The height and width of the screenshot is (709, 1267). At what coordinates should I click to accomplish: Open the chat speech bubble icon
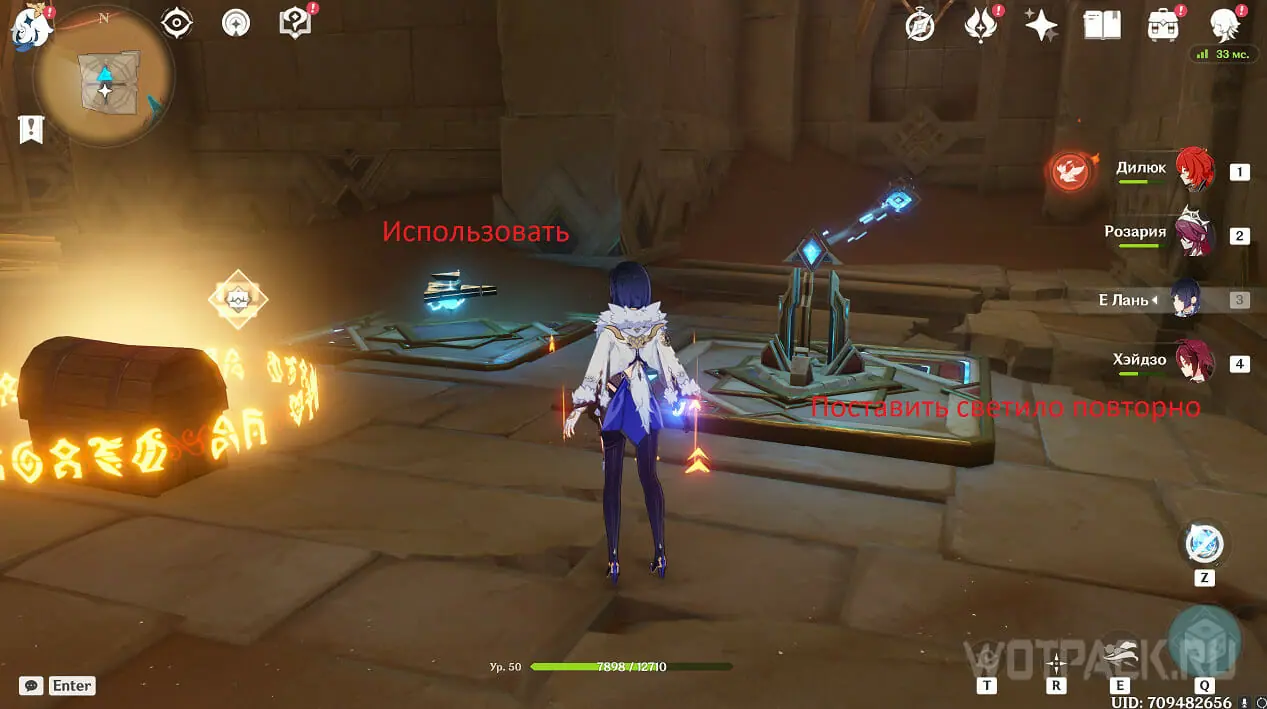31,685
